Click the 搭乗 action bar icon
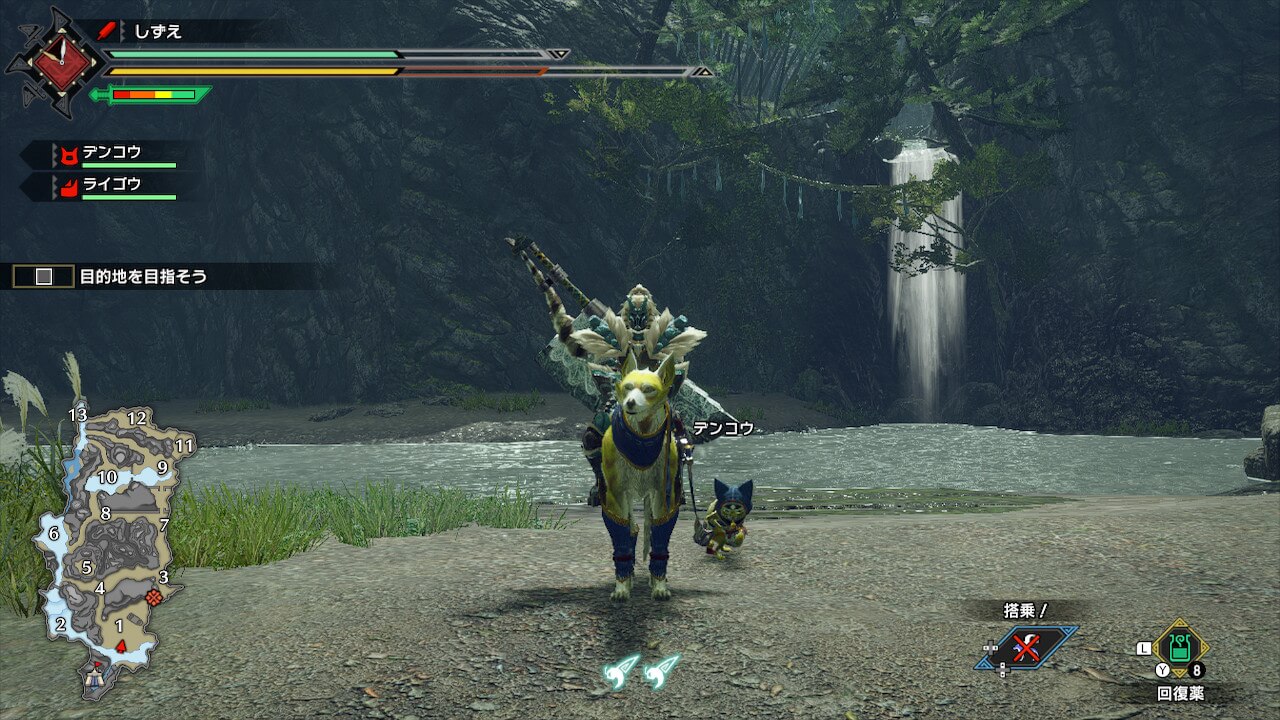Screen dimensions: 1280x720 pos(1027,647)
